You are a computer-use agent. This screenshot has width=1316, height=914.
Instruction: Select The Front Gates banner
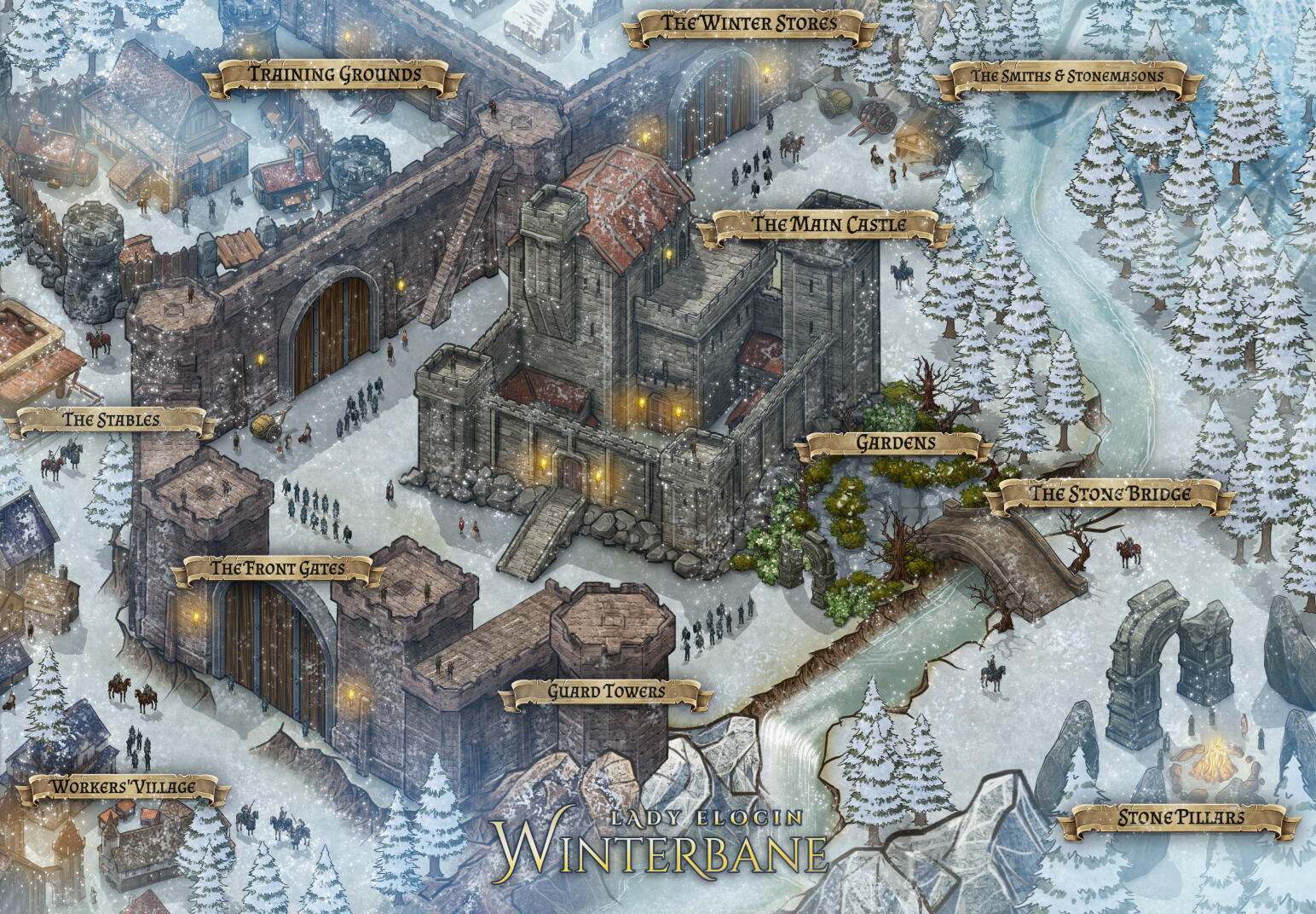[x=277, y=569]
